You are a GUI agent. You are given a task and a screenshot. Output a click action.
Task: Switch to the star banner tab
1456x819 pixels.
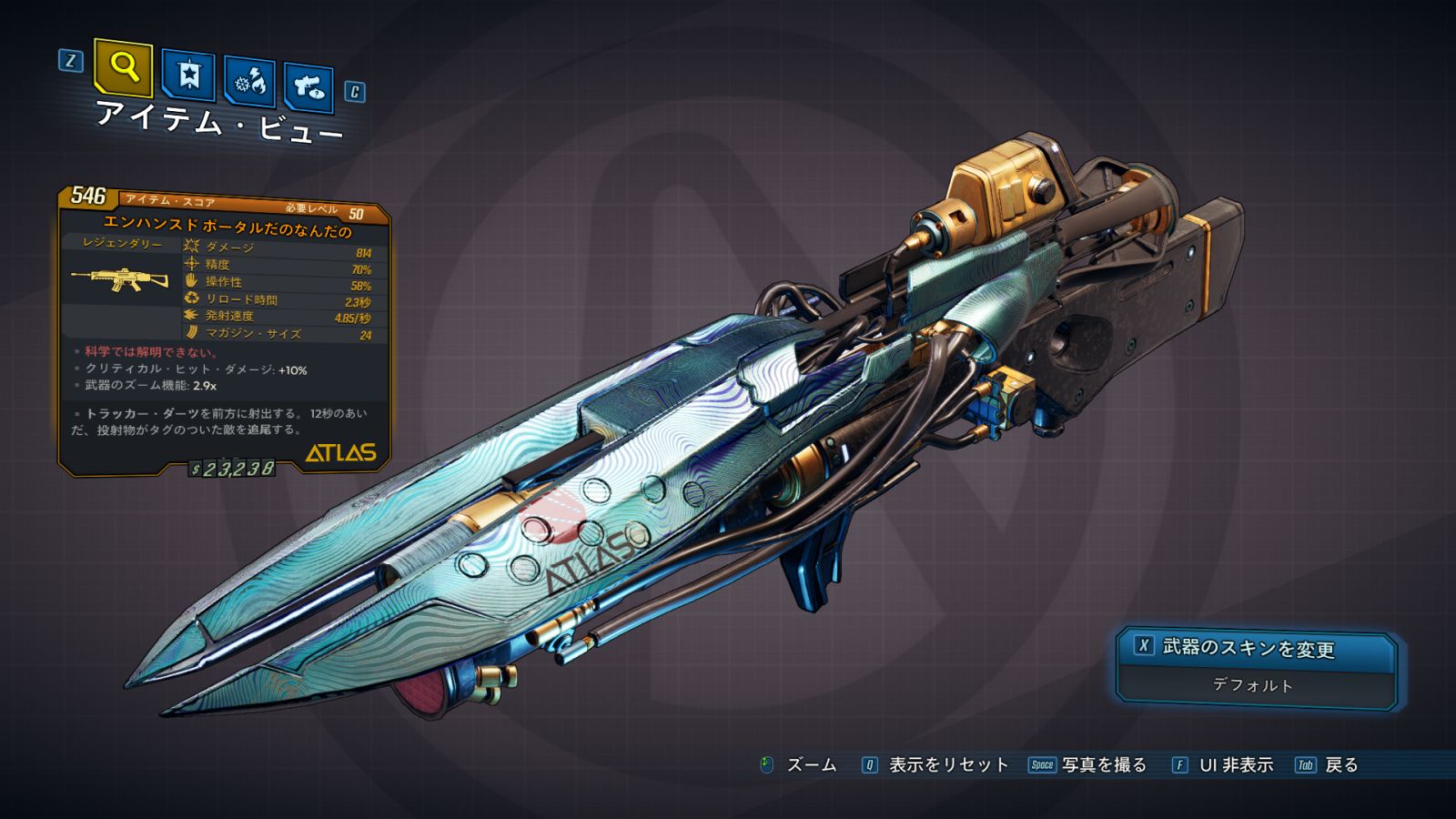coord(188,75)
